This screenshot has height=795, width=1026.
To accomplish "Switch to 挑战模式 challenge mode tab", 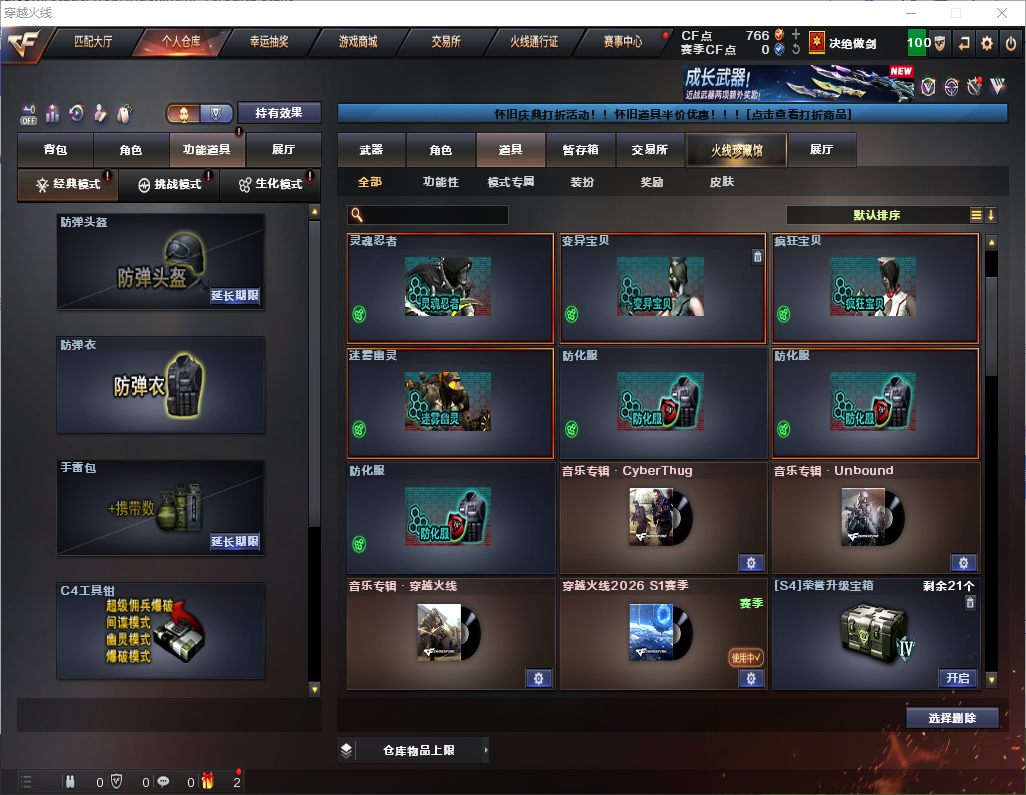I will tap(168, 185).
